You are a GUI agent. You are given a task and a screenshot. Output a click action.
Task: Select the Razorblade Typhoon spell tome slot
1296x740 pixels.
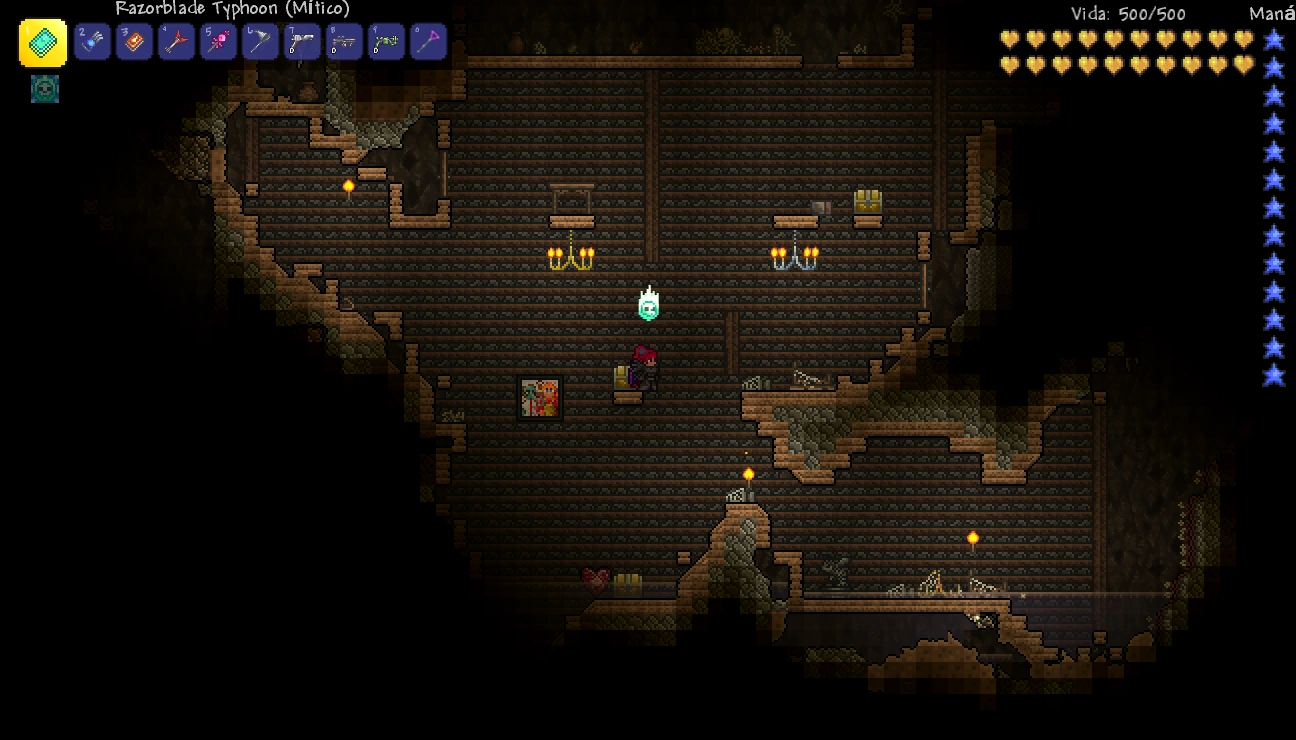click(43, 43)
